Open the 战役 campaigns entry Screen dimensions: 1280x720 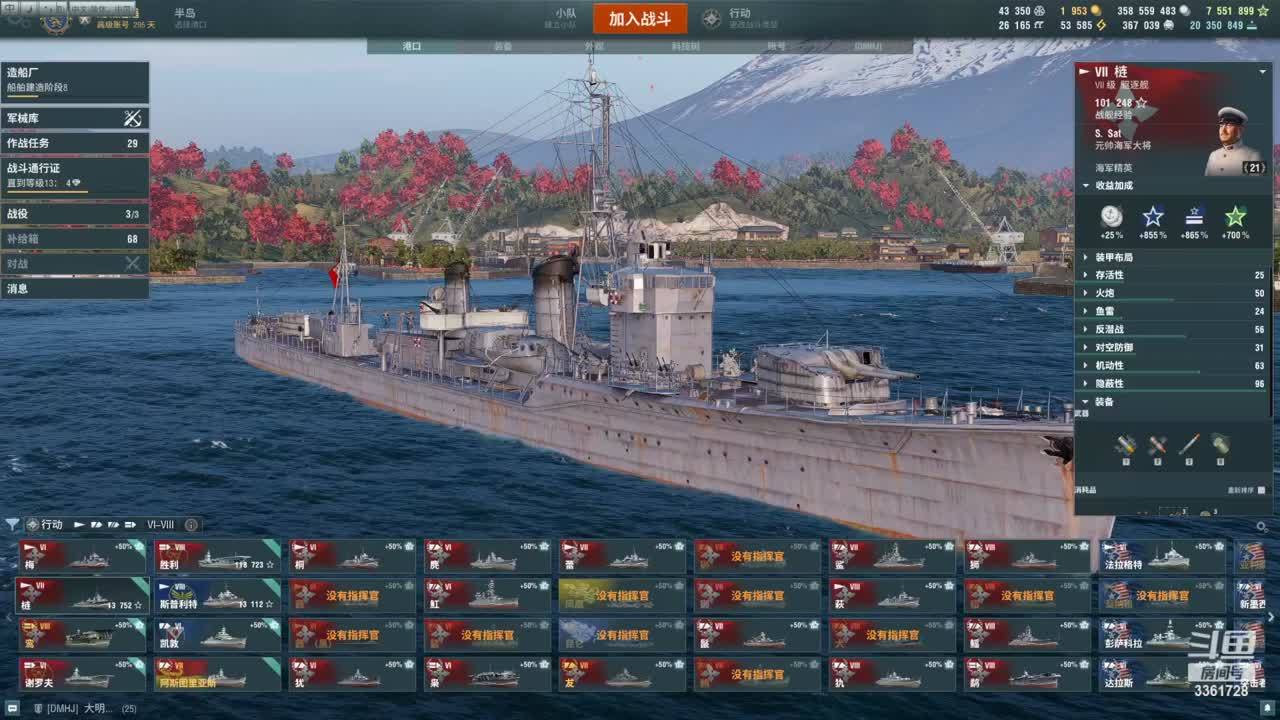click(x=74, y=214)
